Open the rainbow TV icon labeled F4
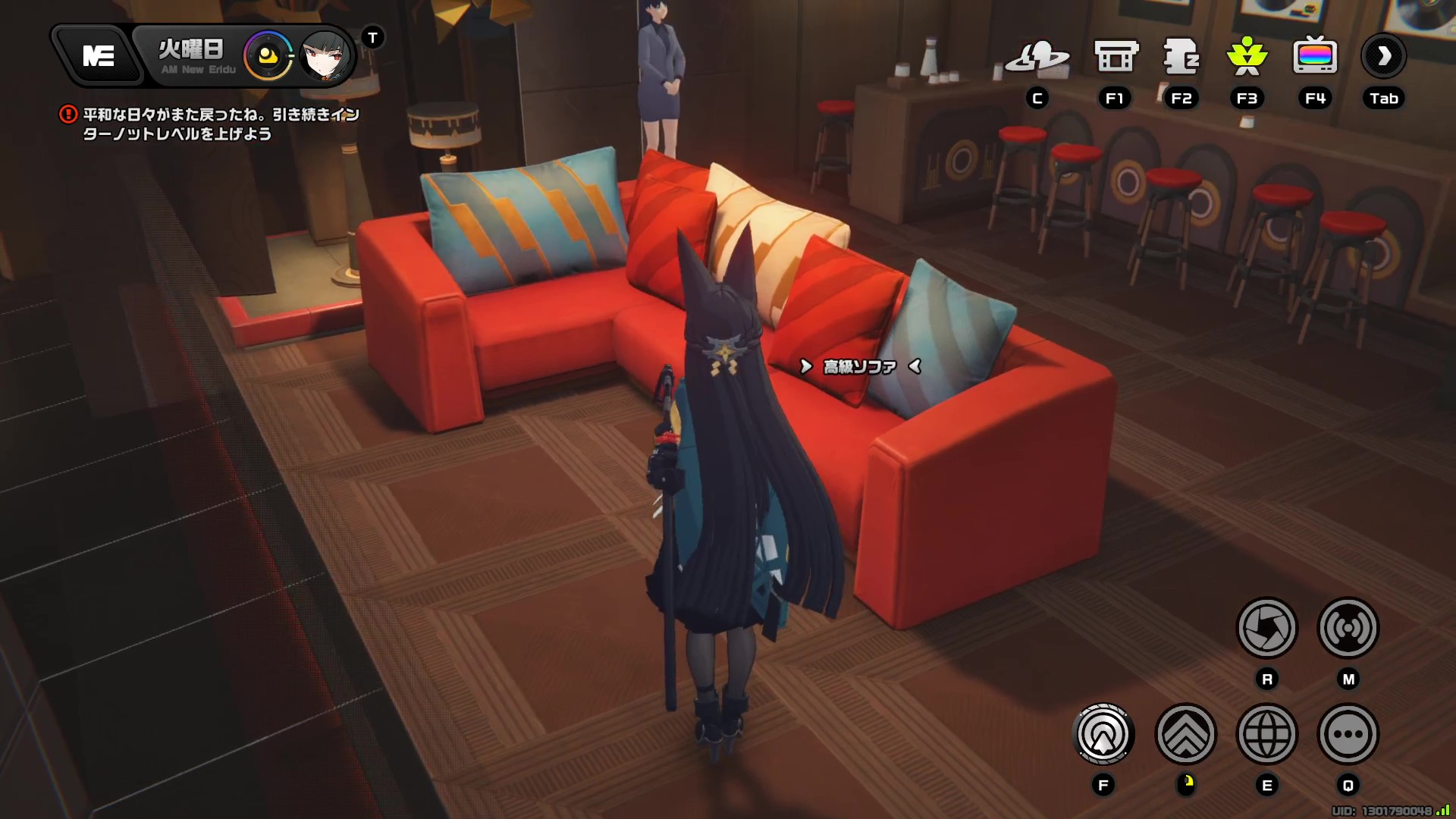The height and width of the screenshot is (819, 1456). pos(1315,55)
